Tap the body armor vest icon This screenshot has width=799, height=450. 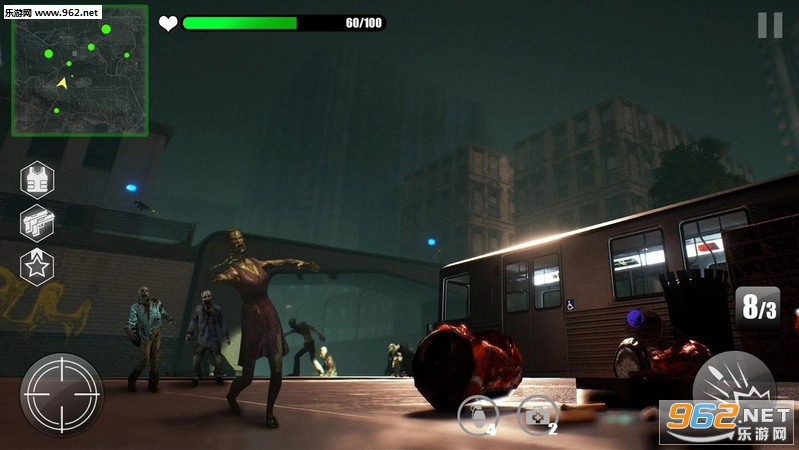click(38, 179)
